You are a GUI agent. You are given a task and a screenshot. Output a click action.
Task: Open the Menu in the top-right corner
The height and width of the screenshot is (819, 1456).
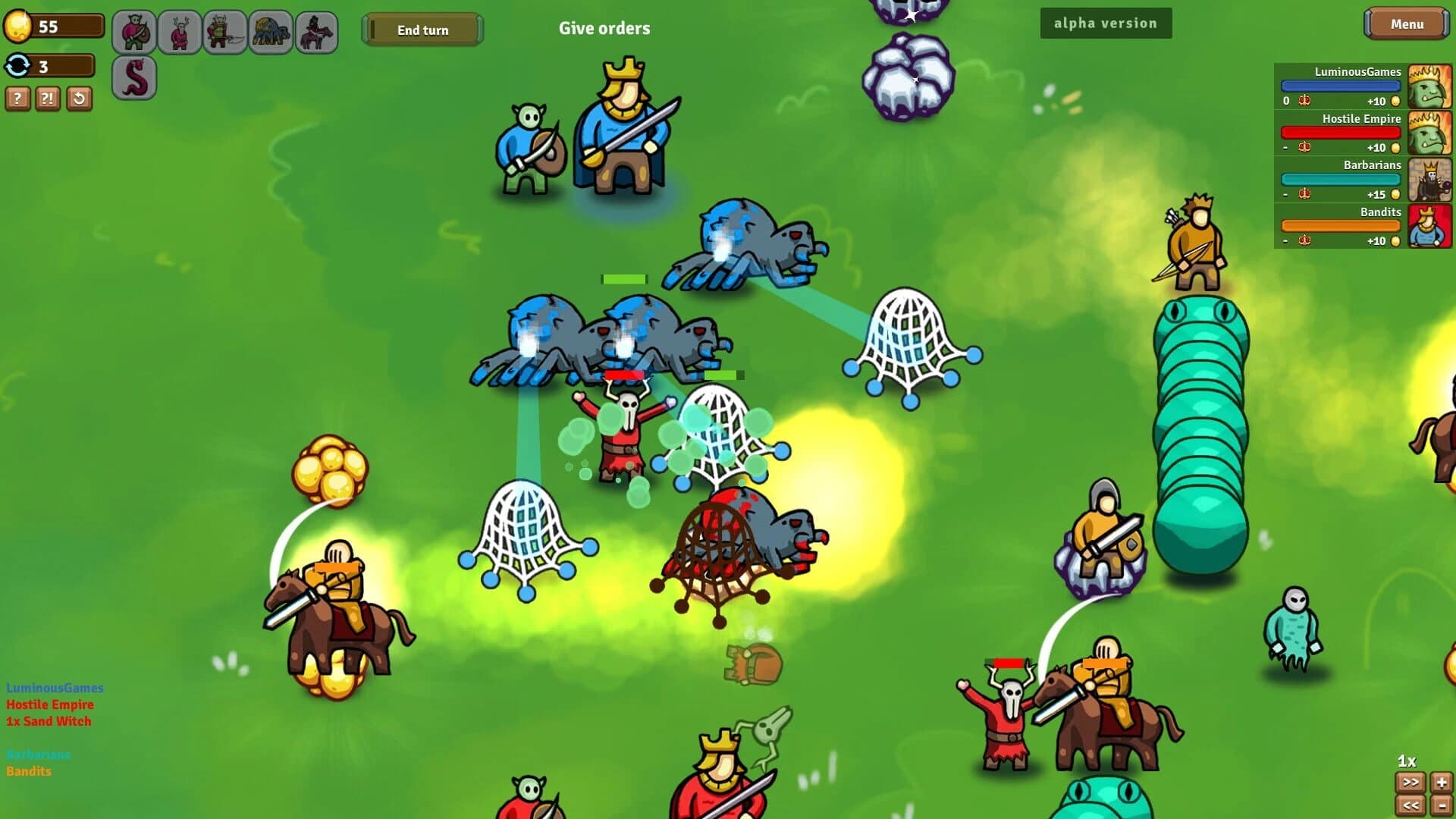(1407, 24)
